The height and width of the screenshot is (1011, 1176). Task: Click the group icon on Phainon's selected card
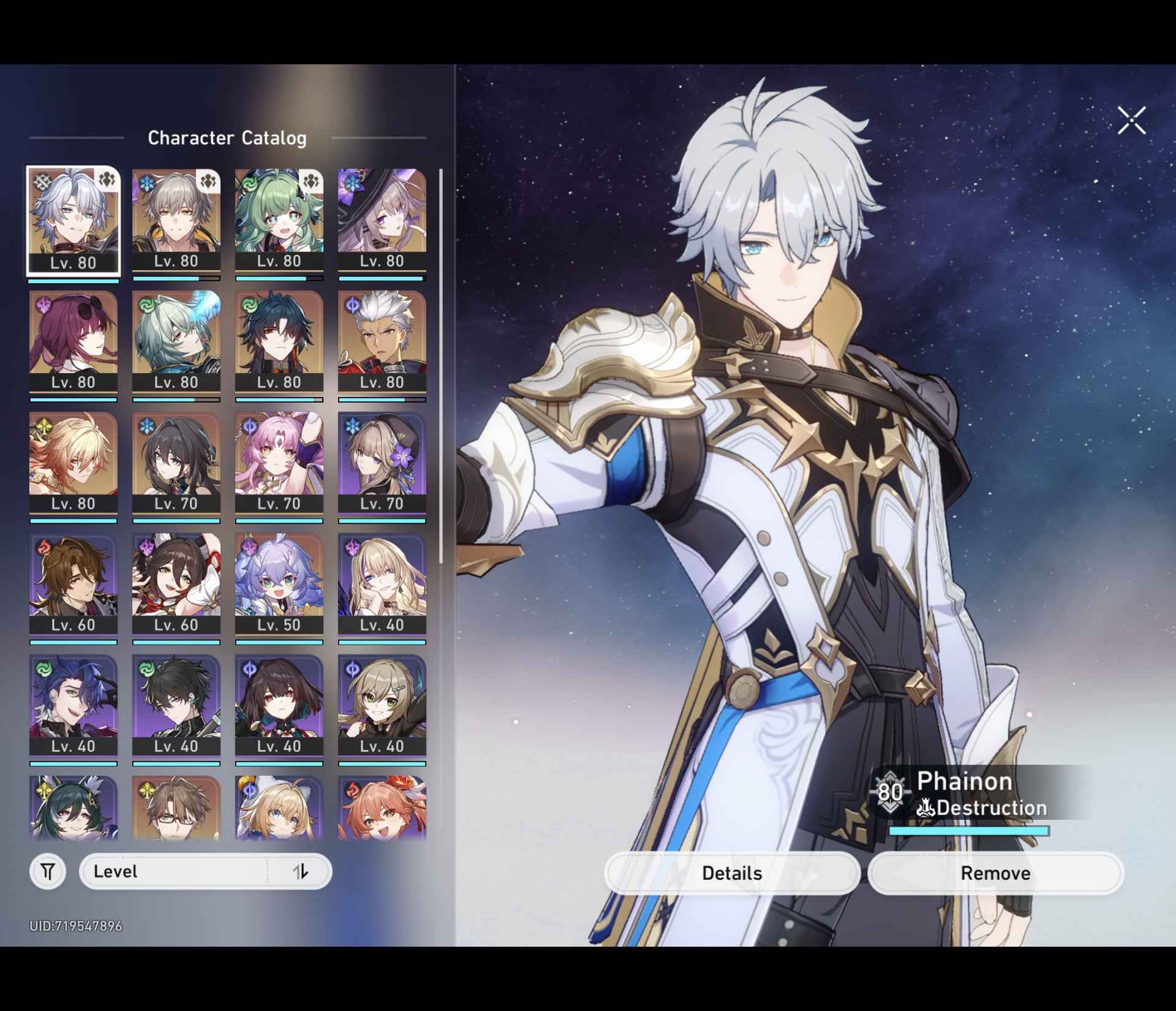coord(106,180)
